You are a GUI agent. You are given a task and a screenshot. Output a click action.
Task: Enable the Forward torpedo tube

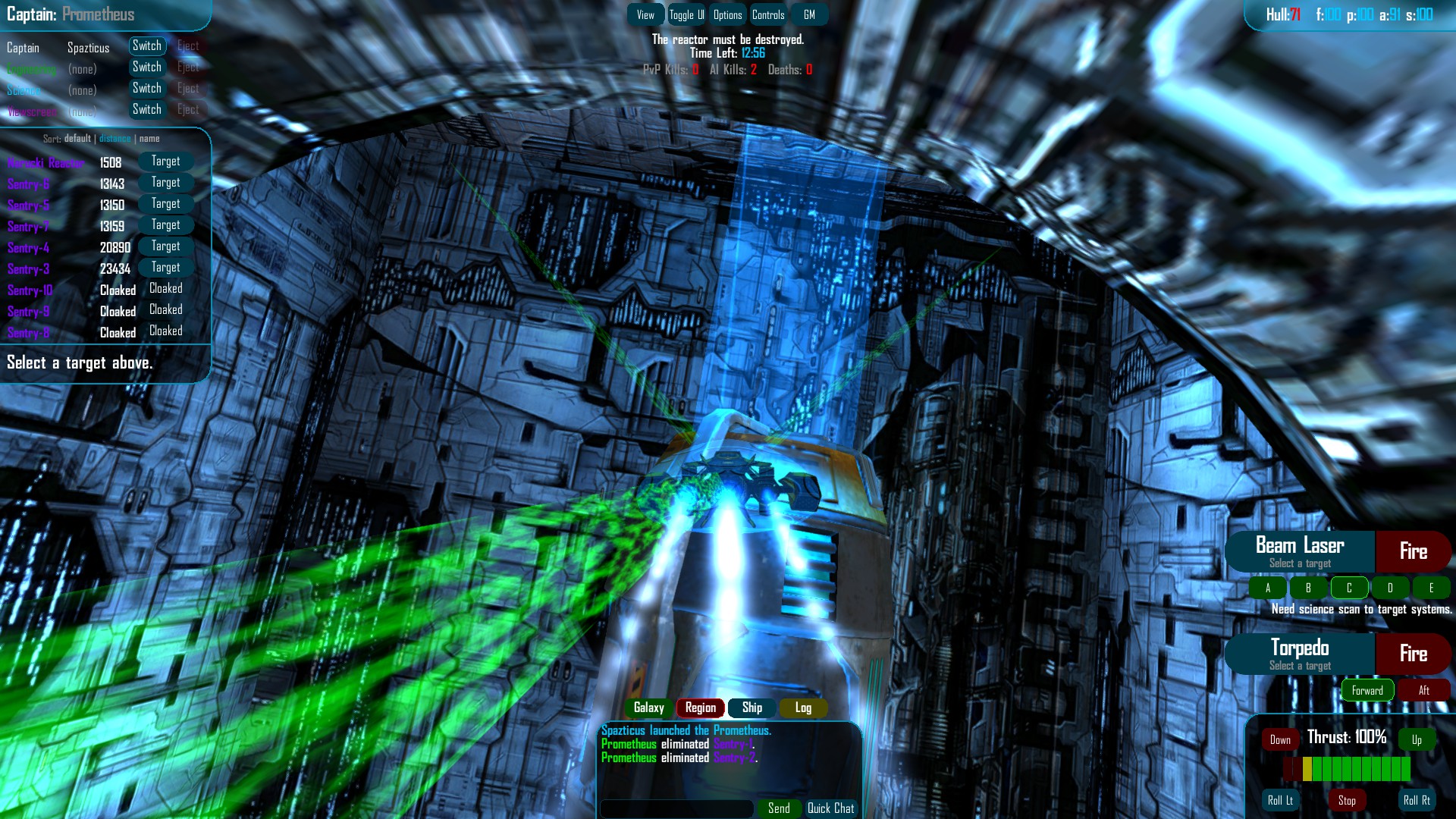[1367, 690]
